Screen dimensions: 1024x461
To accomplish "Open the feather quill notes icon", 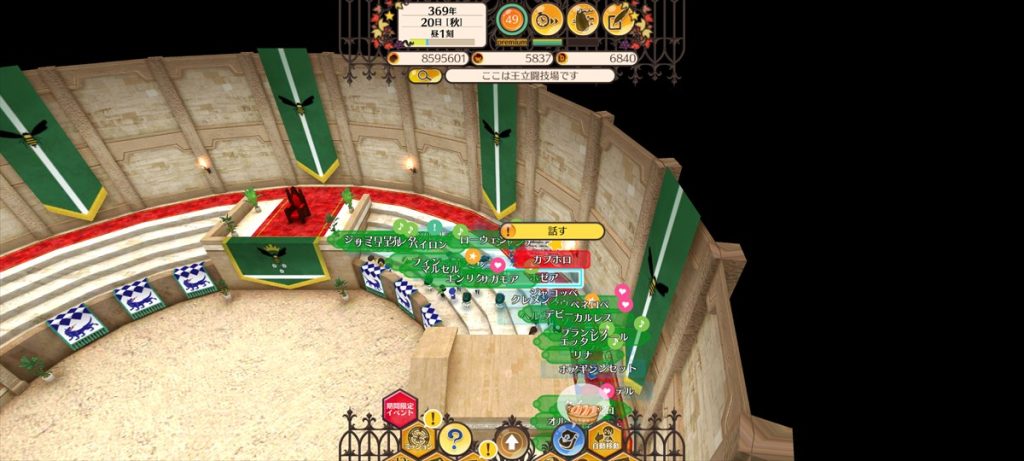I will pos(620,18).
